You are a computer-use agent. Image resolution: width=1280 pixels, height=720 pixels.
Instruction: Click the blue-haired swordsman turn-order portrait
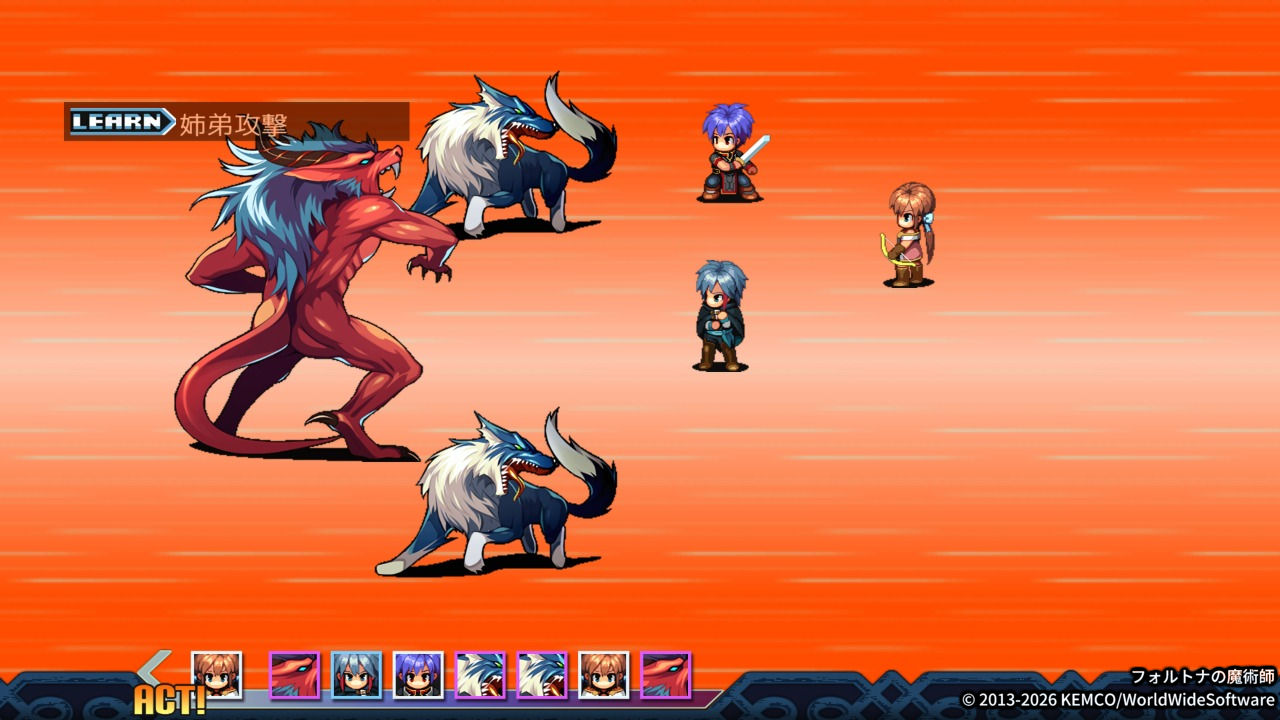(x=418, y=675)
